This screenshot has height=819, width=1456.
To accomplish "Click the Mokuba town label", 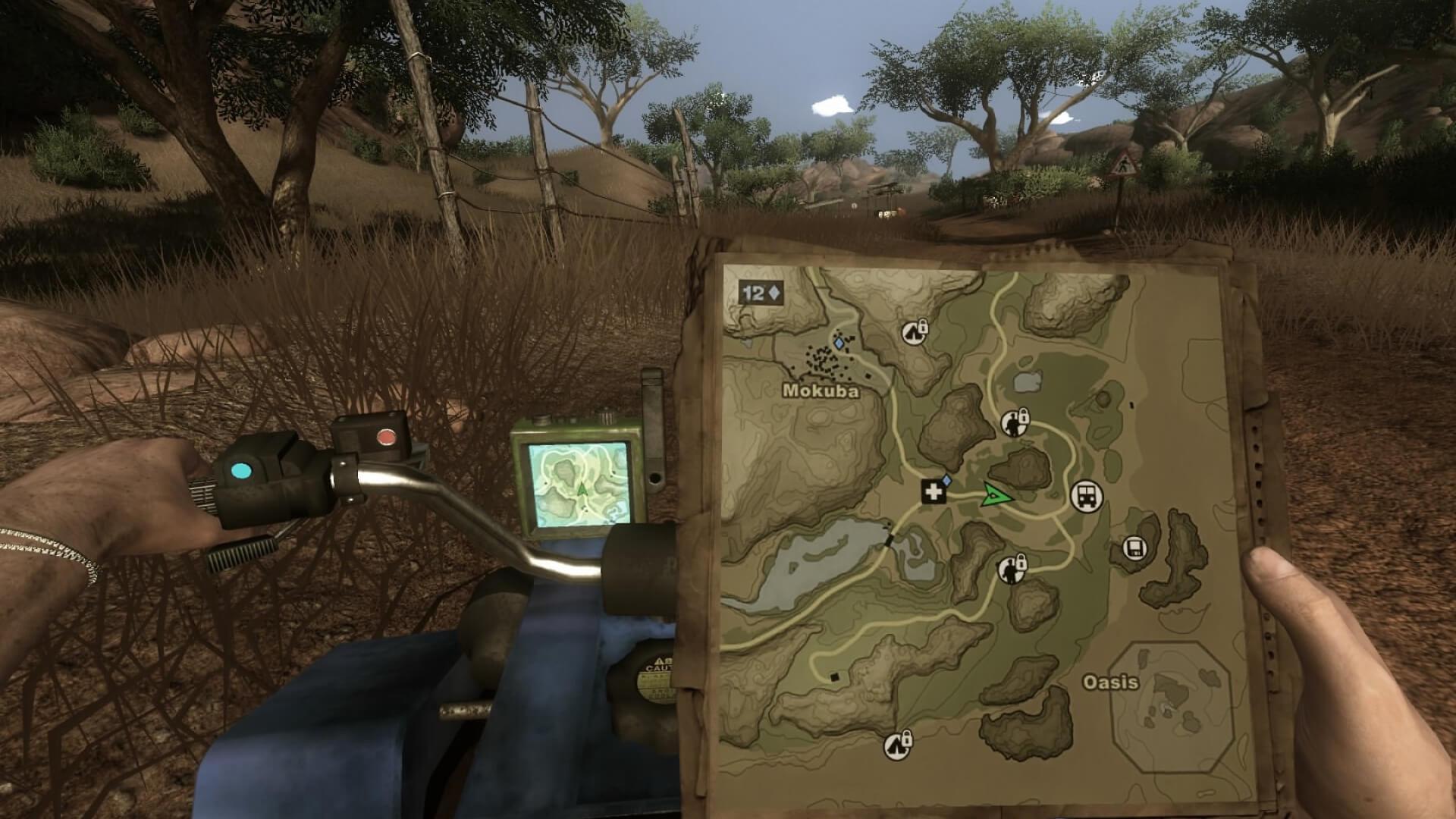I will pos(821,393).
